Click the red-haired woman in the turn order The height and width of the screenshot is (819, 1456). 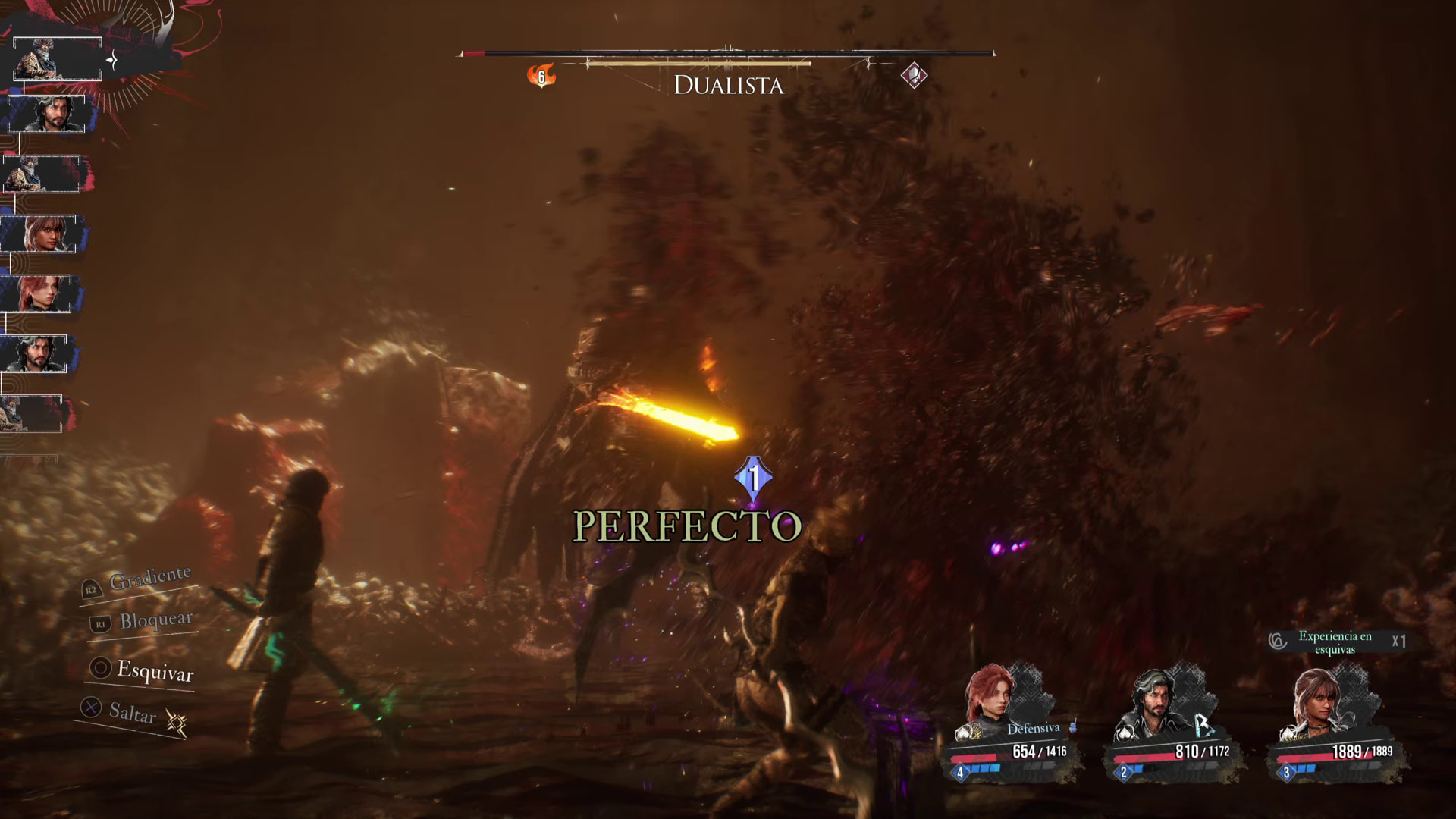[x=38, y=293]
